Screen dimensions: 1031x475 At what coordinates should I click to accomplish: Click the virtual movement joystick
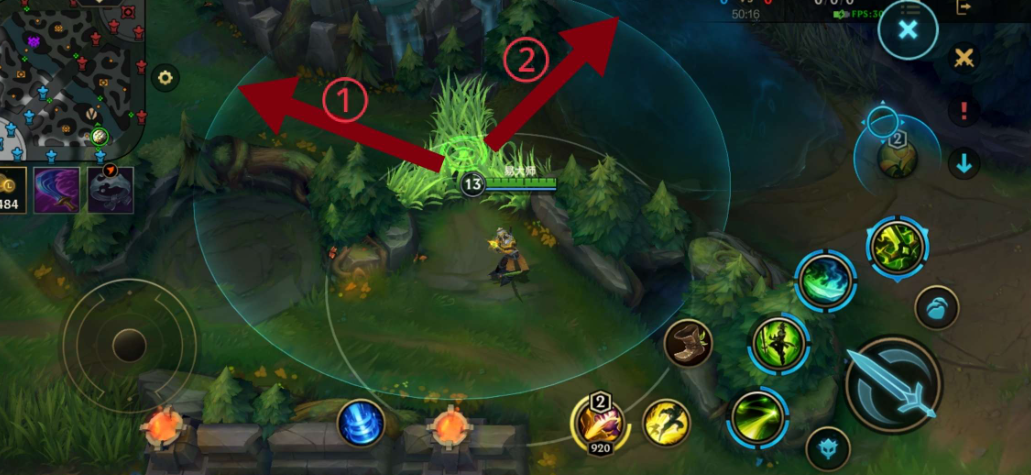click(129, 345)
